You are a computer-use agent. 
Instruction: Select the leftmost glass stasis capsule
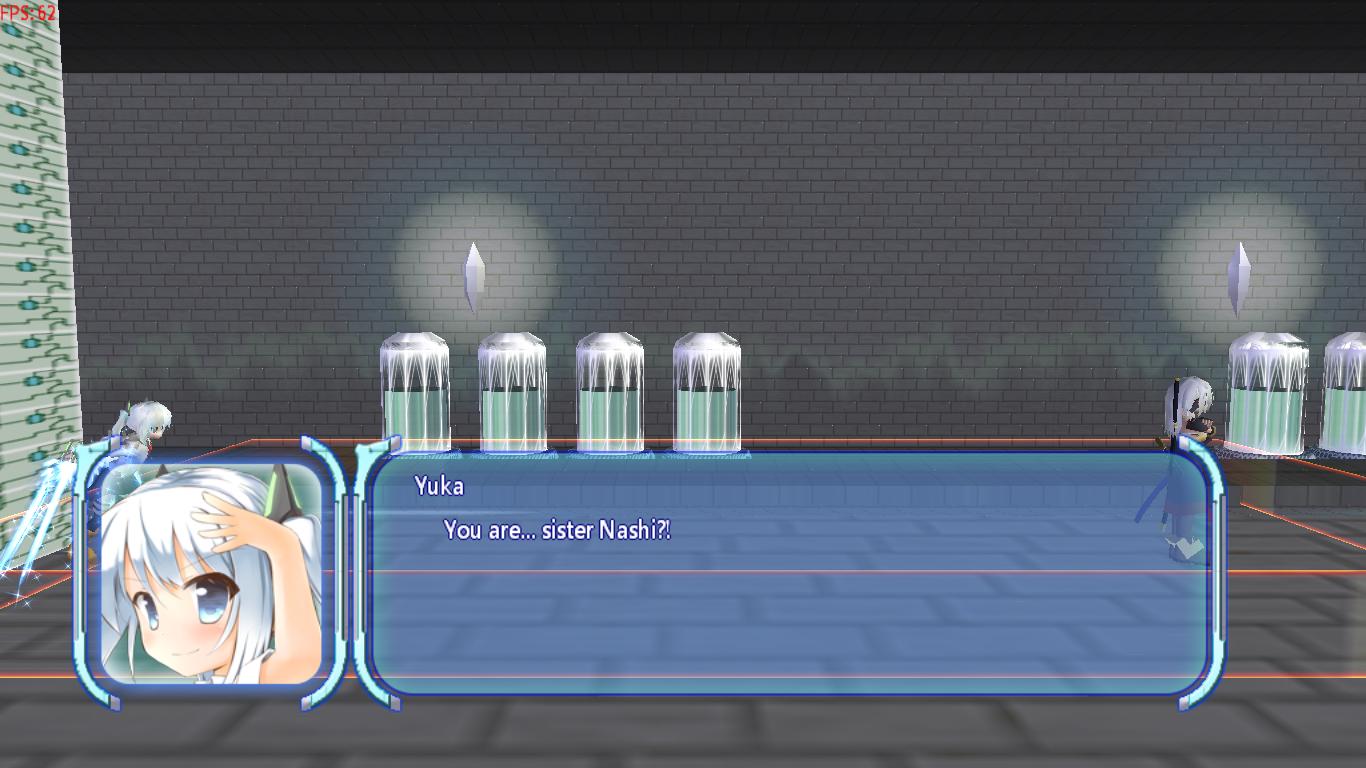414,390
